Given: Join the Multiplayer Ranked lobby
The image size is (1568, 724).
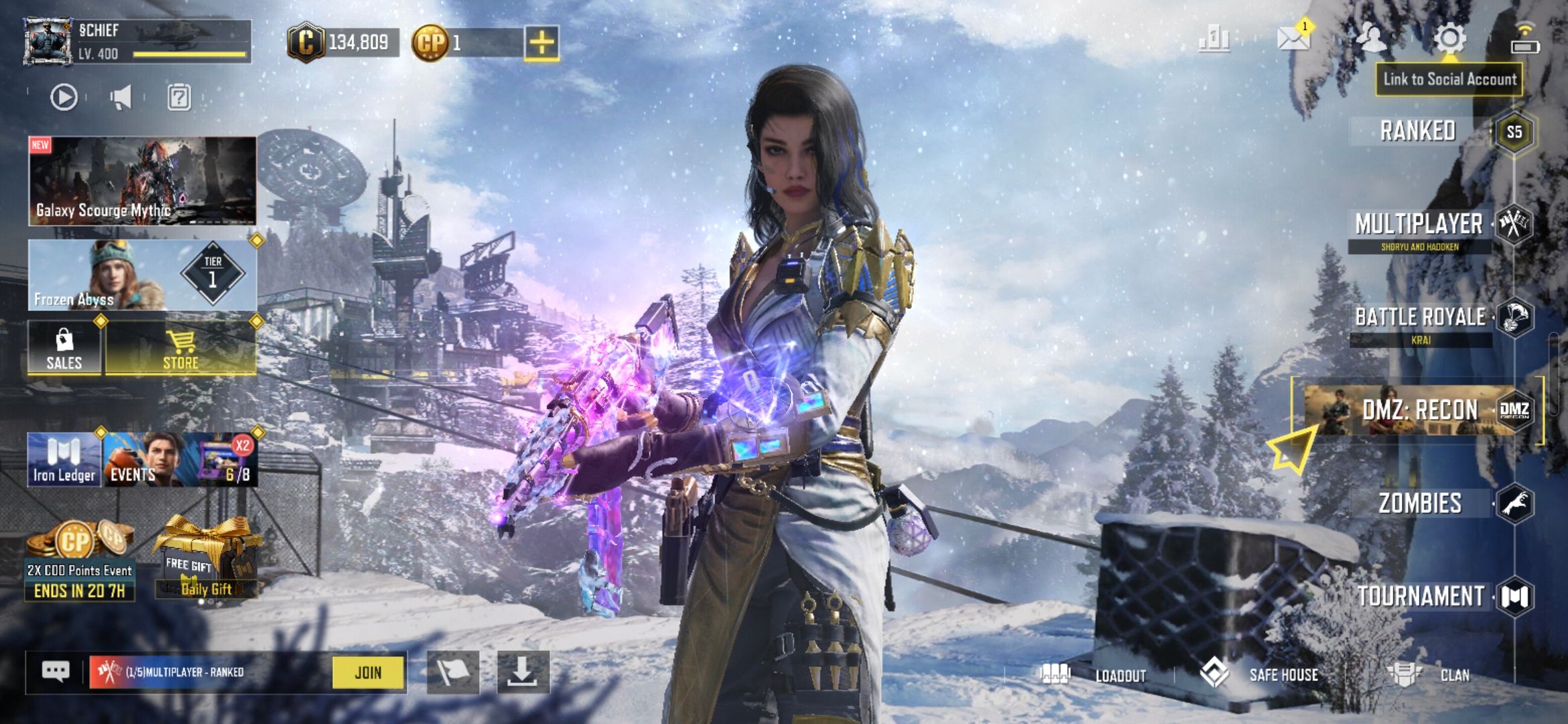Looking at the screenshot, I should (x=369, y=672).
